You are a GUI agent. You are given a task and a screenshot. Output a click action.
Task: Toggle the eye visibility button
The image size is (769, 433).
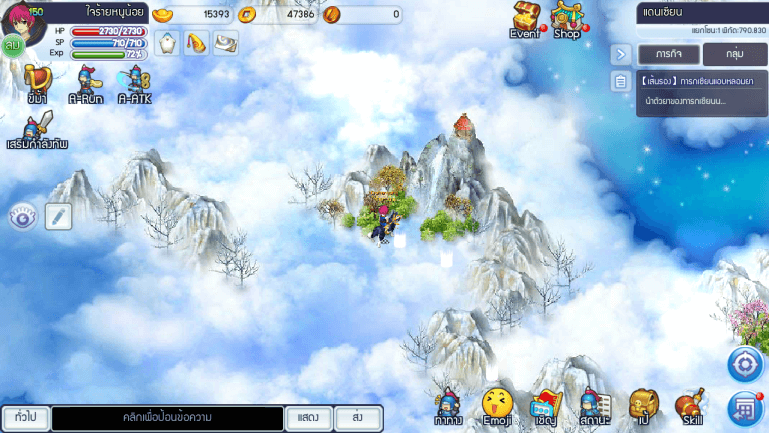tap(23, 216)
